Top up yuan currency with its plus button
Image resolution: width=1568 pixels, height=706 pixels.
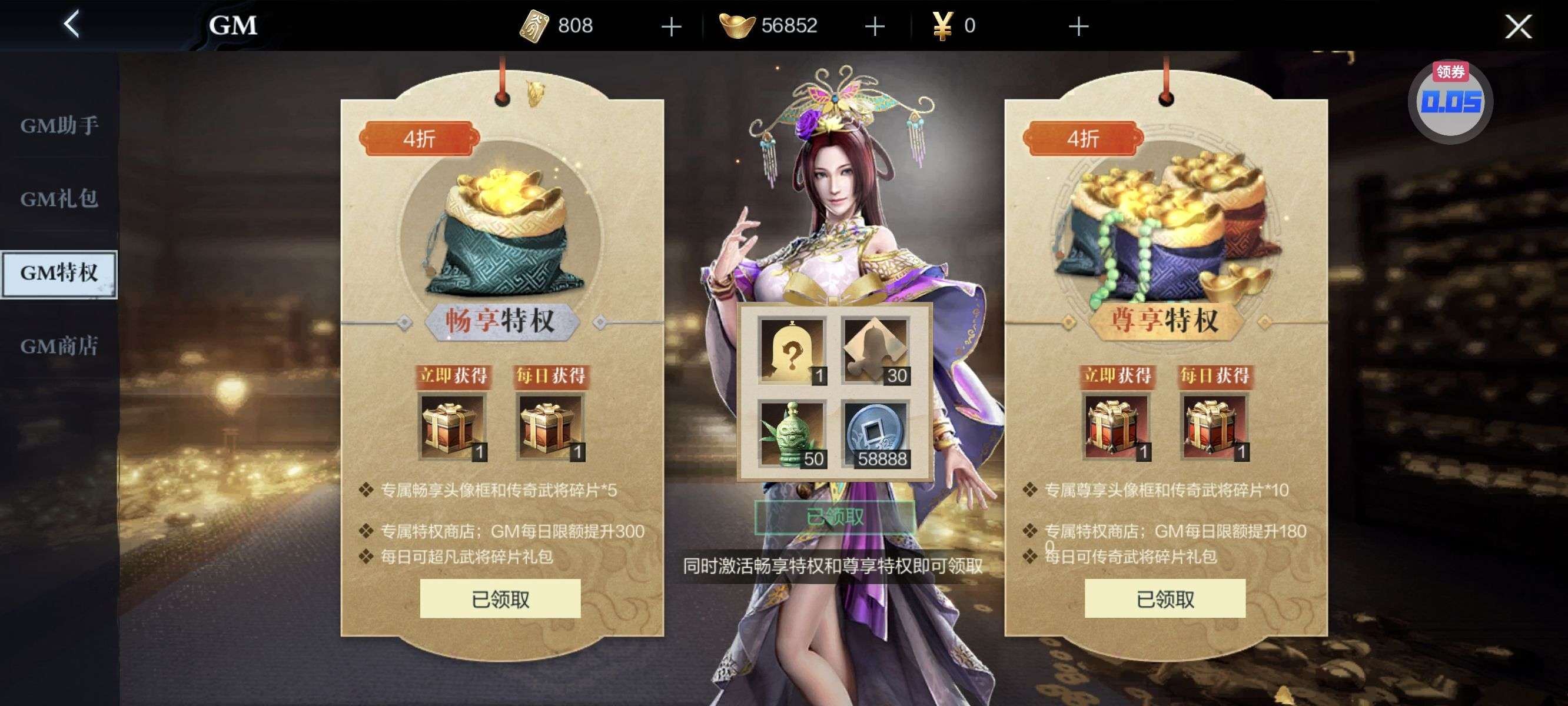pyautogui.click(x=1078, y=26)
